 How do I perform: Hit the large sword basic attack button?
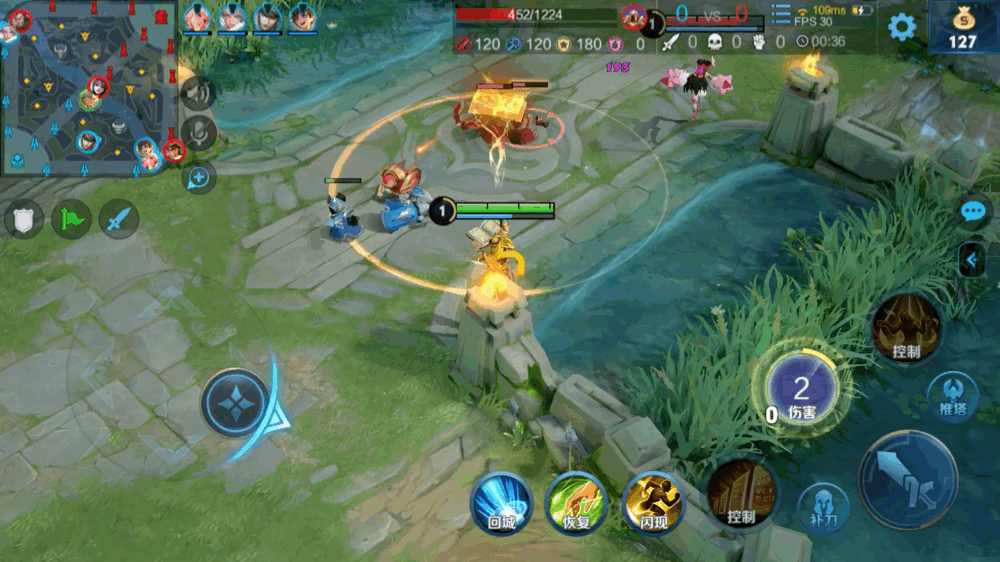point(908,480)
